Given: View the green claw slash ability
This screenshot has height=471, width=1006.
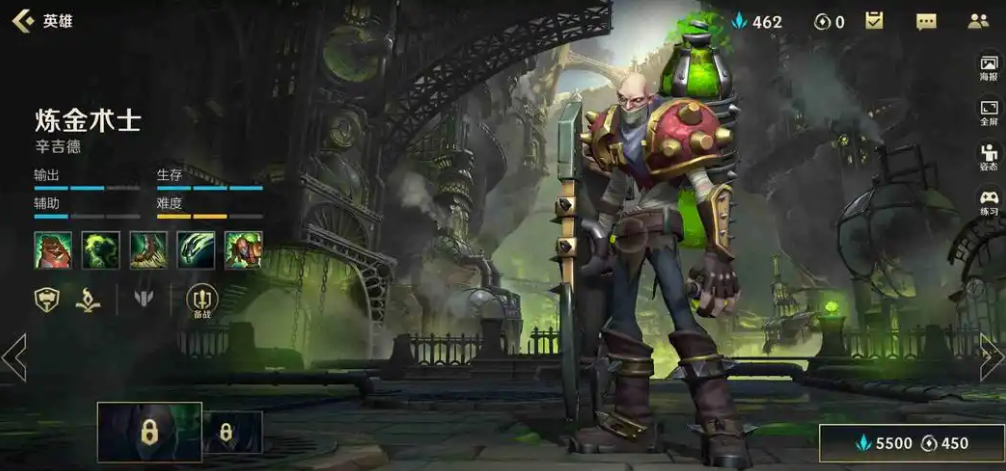Looking at the screenshot, I should pos(196,249).
